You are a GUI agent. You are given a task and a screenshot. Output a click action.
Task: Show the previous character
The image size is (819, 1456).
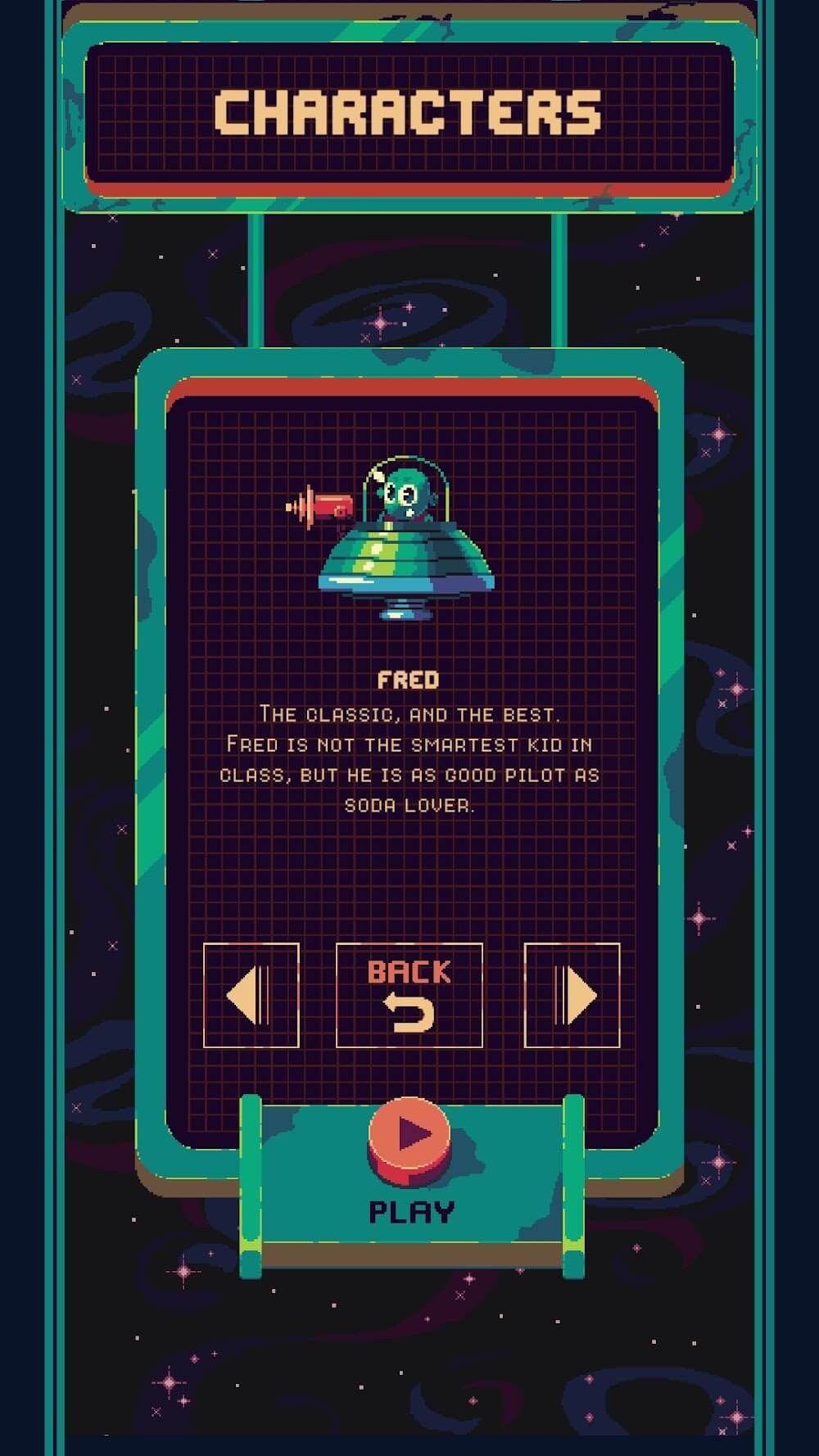coord(251,995)
